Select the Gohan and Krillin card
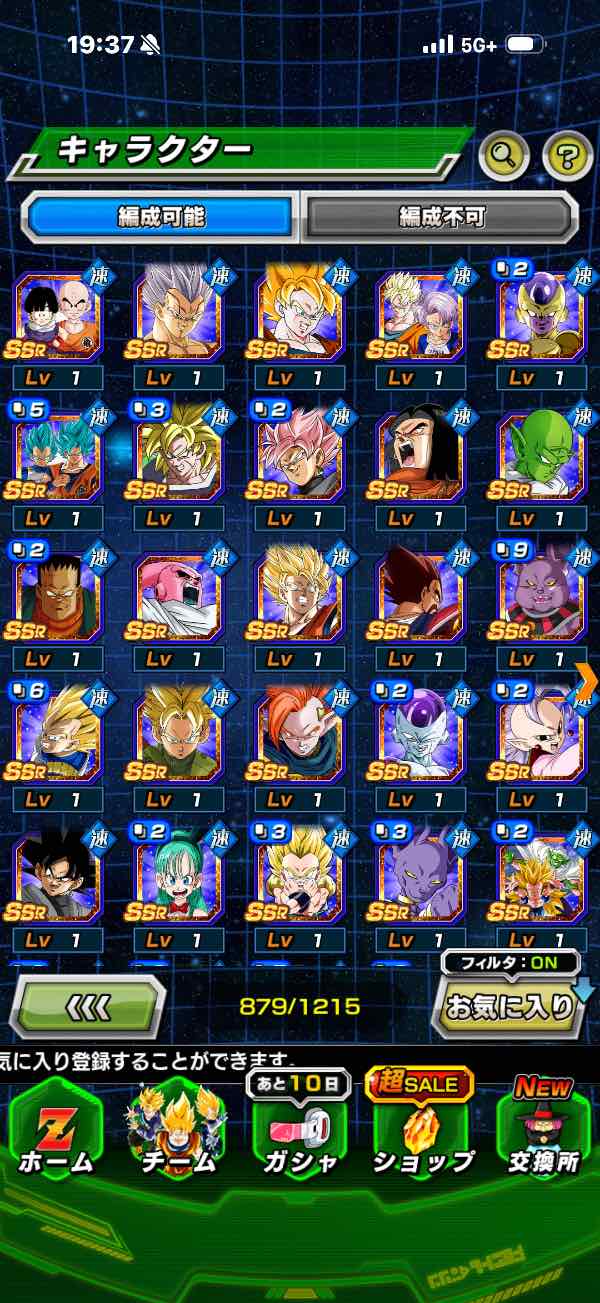The width and height of the screenshot is (600, 1303). tap(56, 315)
